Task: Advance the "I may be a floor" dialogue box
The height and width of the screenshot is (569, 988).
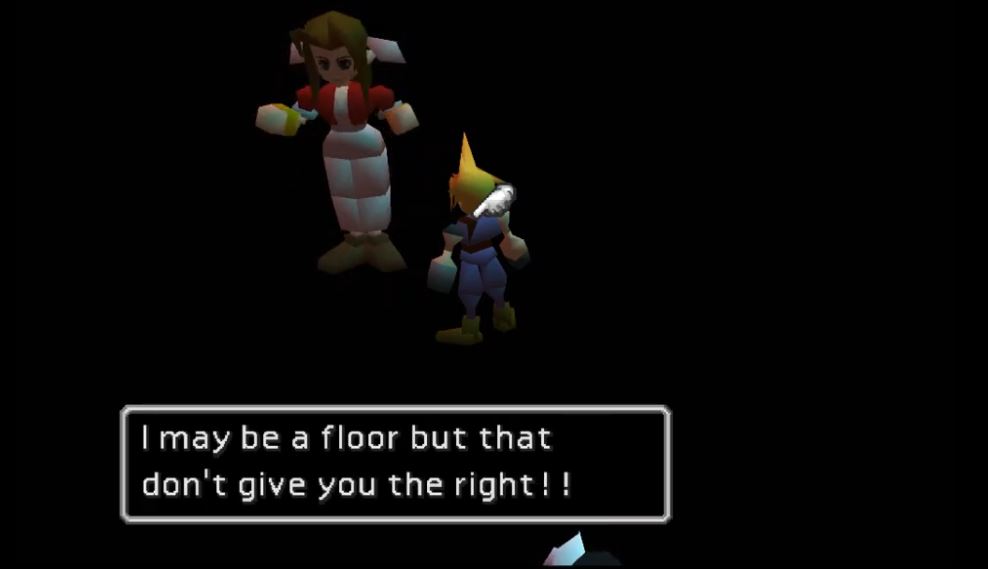Action: [395, 463]
